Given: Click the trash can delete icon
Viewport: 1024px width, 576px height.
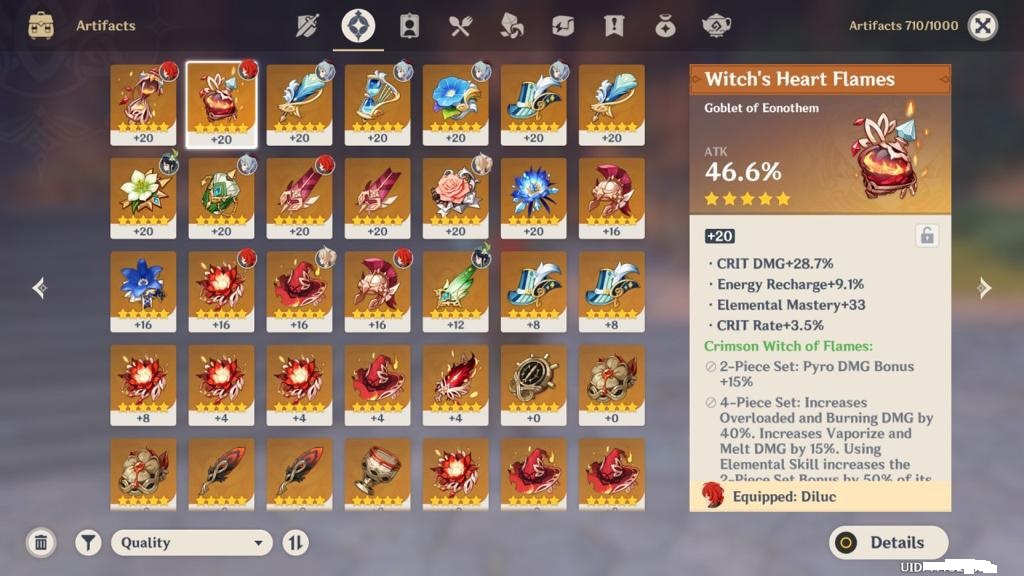Looking at the screenshot, I should click(41, 543).
